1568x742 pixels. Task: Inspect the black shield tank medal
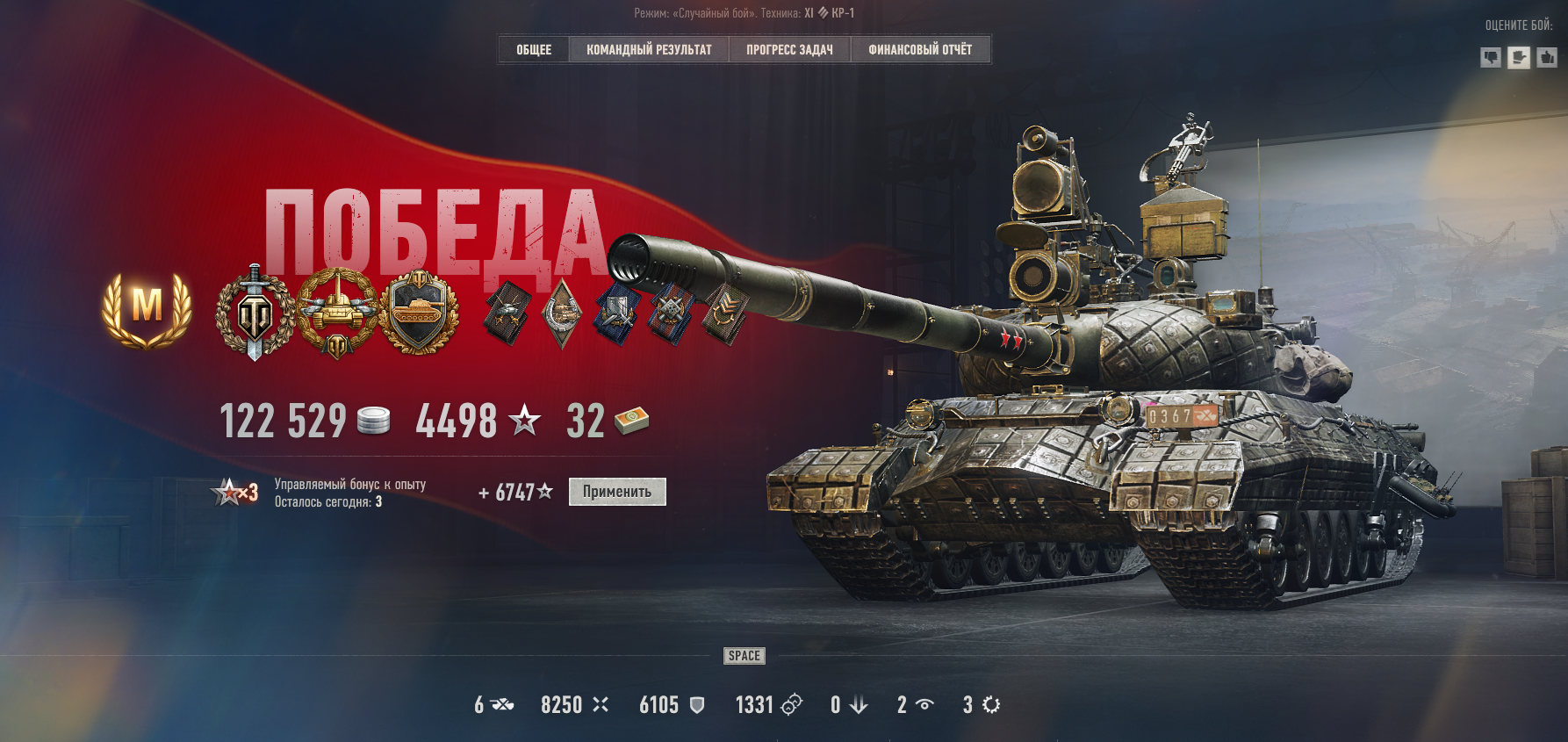[419, 312]
